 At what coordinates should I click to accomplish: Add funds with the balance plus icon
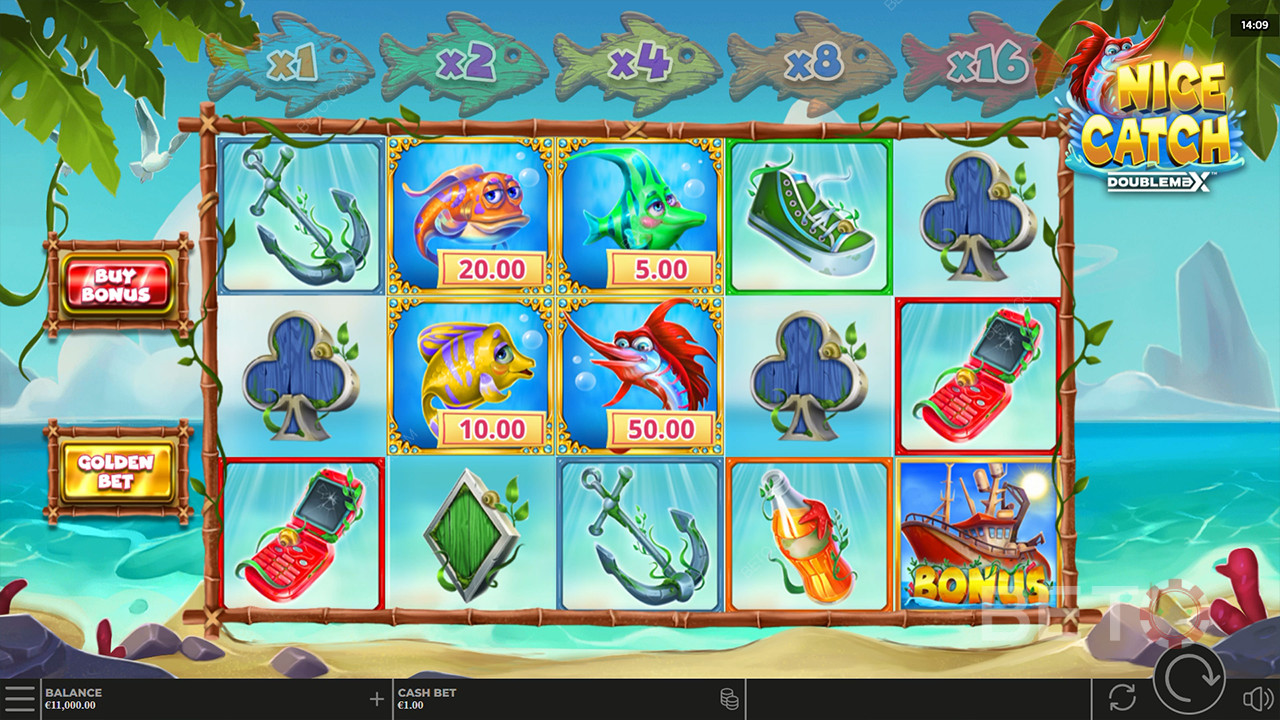click(x=377, y=699)
